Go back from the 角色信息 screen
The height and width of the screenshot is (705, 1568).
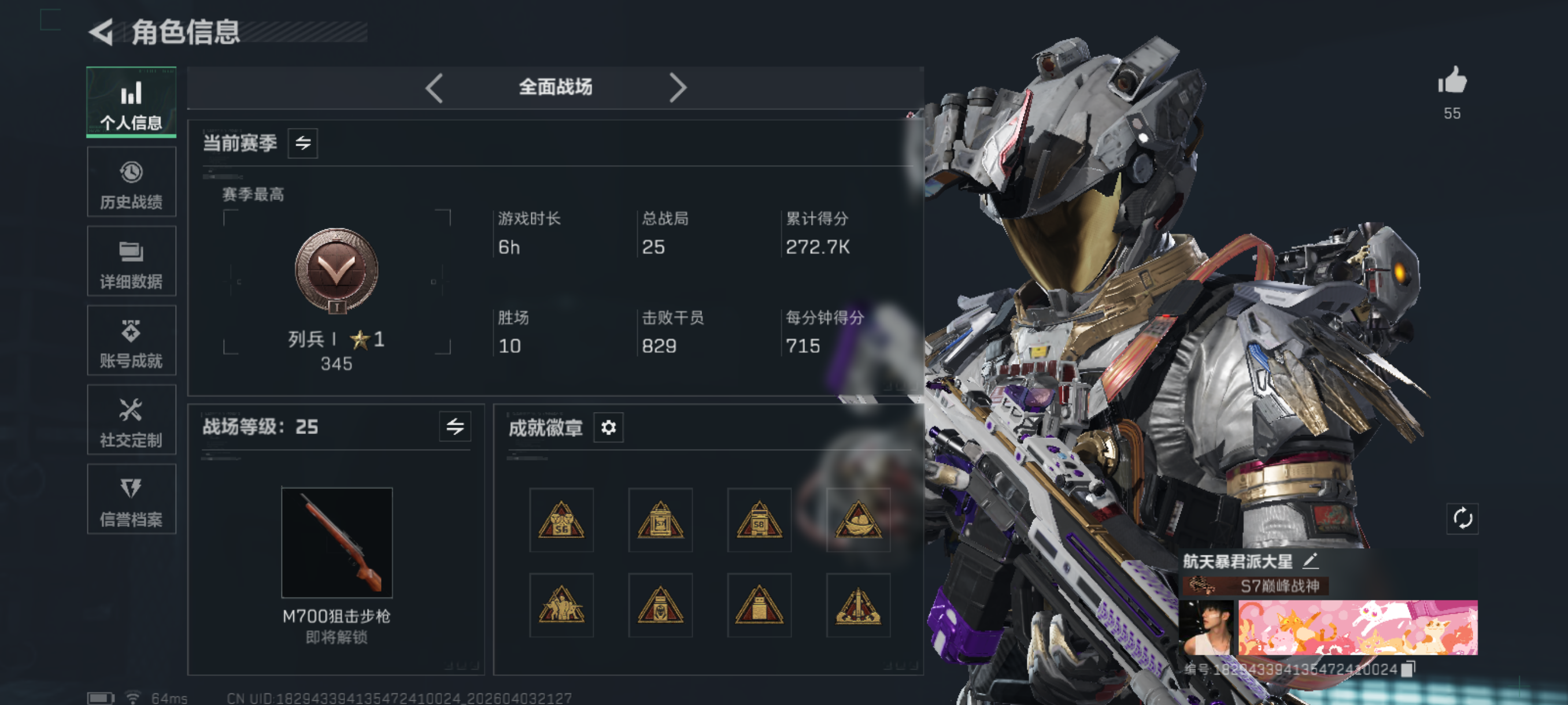click(x=102, y=32)
